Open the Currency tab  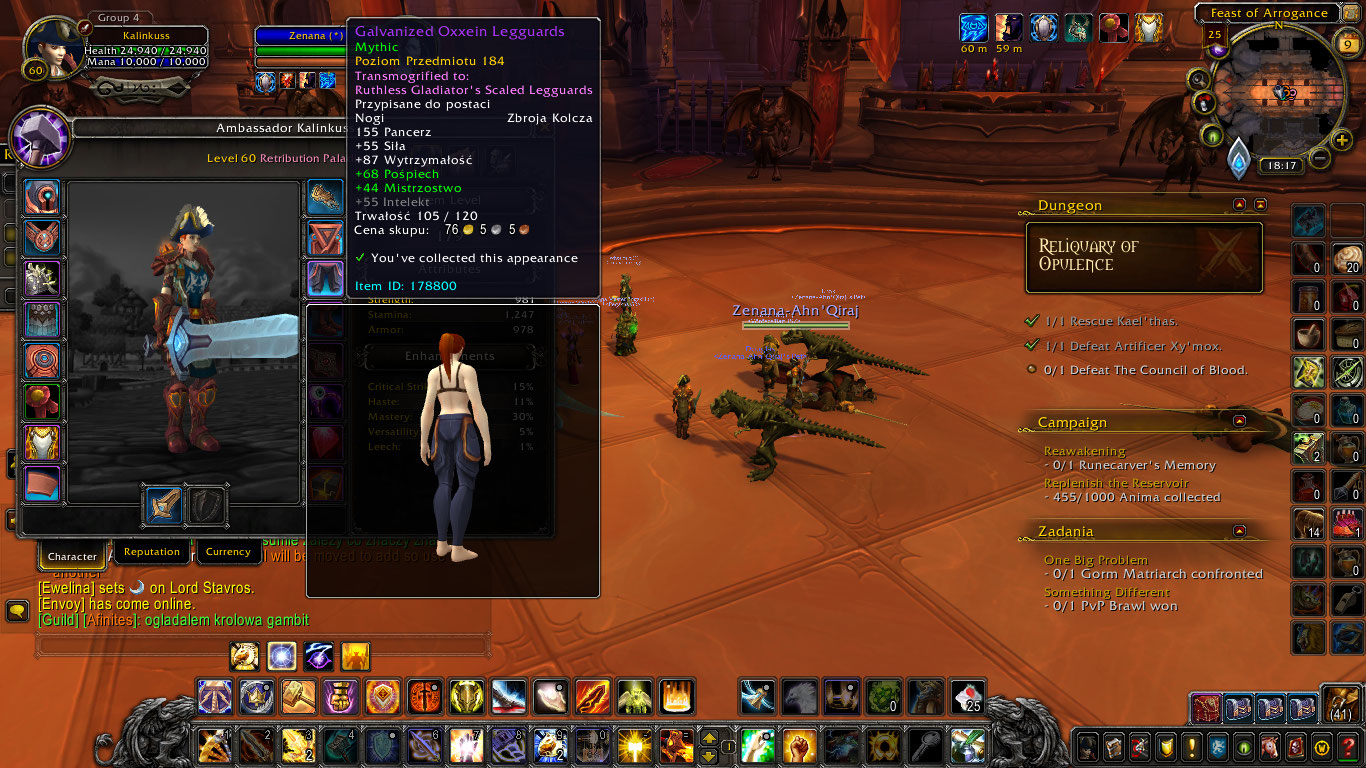[228, 552]
